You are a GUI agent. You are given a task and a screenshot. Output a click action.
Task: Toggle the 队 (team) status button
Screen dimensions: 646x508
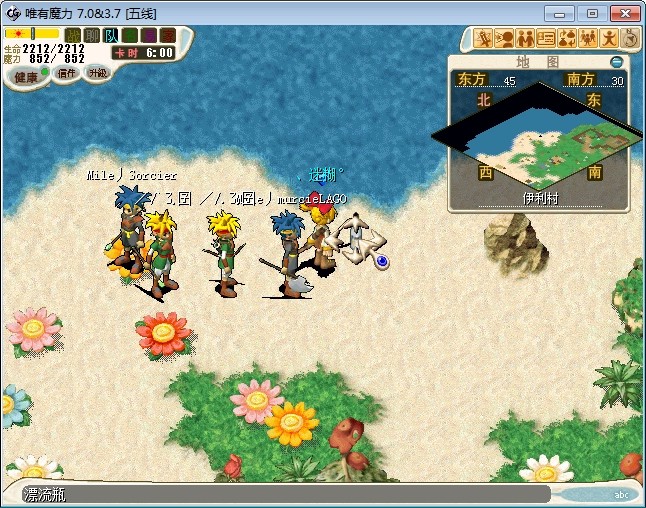click(x=110, y=35)
